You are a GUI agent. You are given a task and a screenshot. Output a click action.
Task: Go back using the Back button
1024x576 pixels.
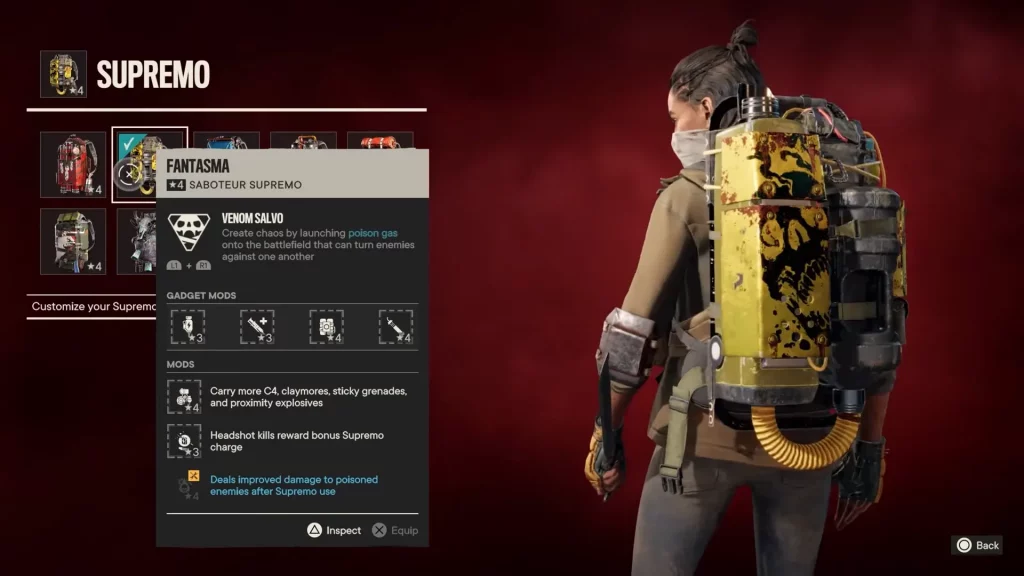click(977, 545)
